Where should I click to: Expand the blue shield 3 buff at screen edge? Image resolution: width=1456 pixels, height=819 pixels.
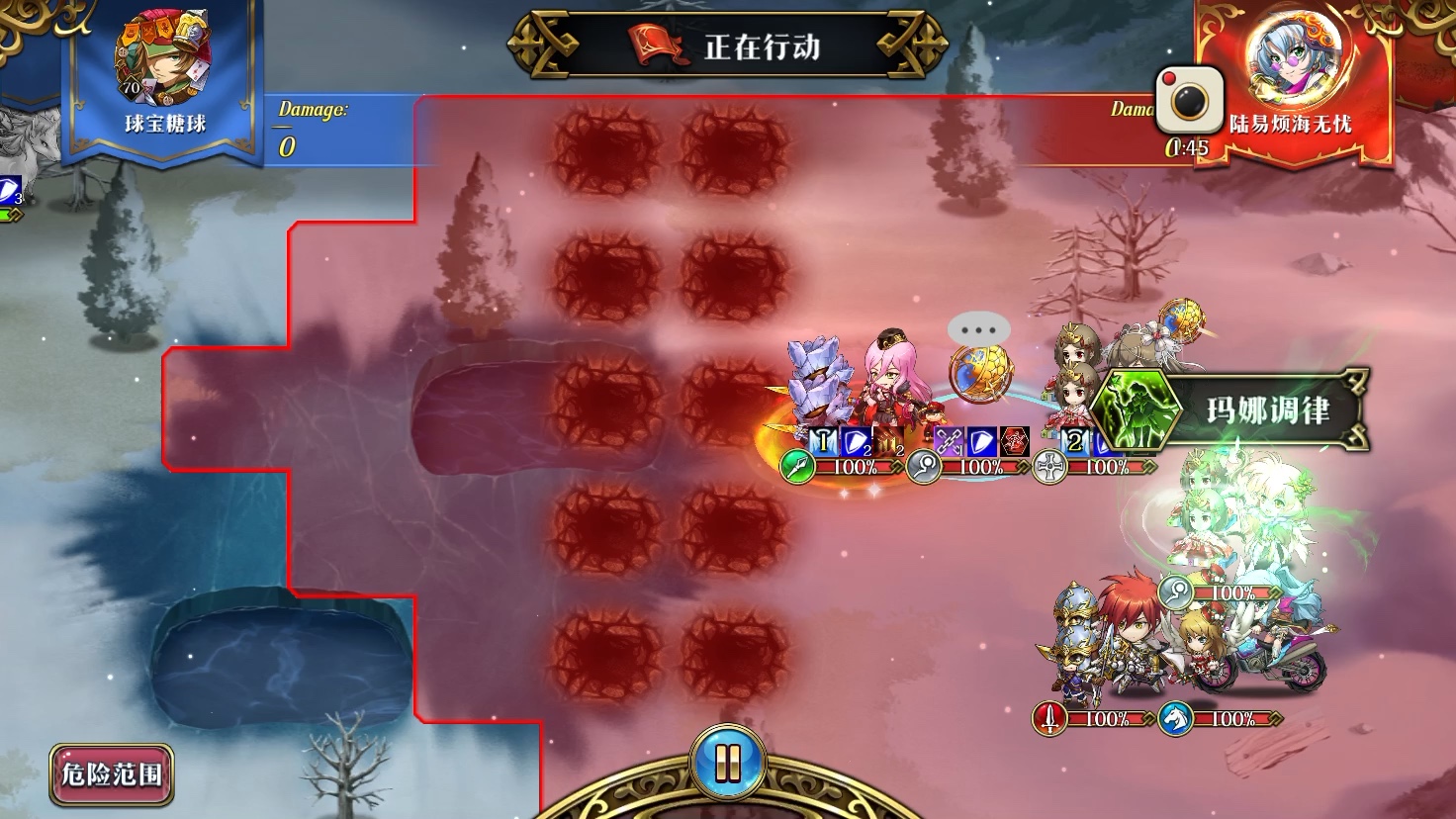(x=8, y=191)
